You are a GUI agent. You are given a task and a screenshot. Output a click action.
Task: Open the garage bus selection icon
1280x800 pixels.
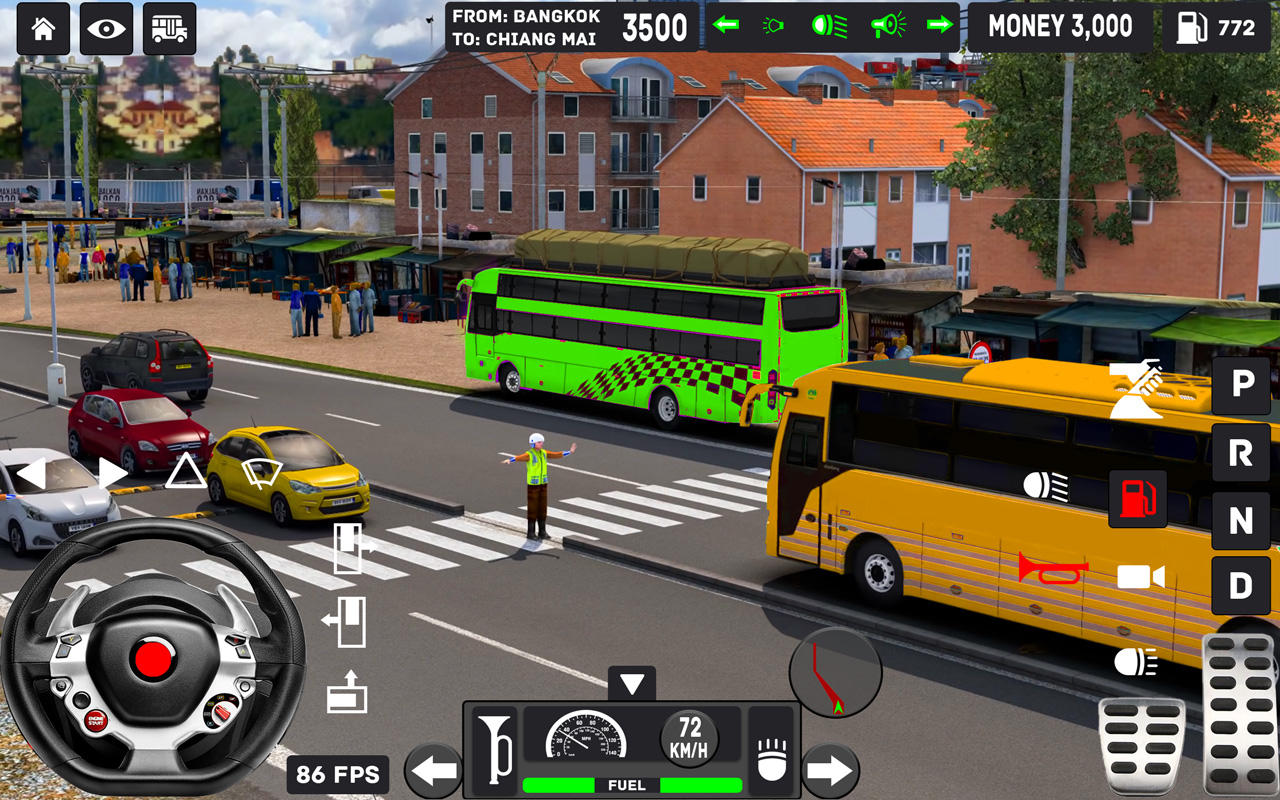[x=169, y=28]
